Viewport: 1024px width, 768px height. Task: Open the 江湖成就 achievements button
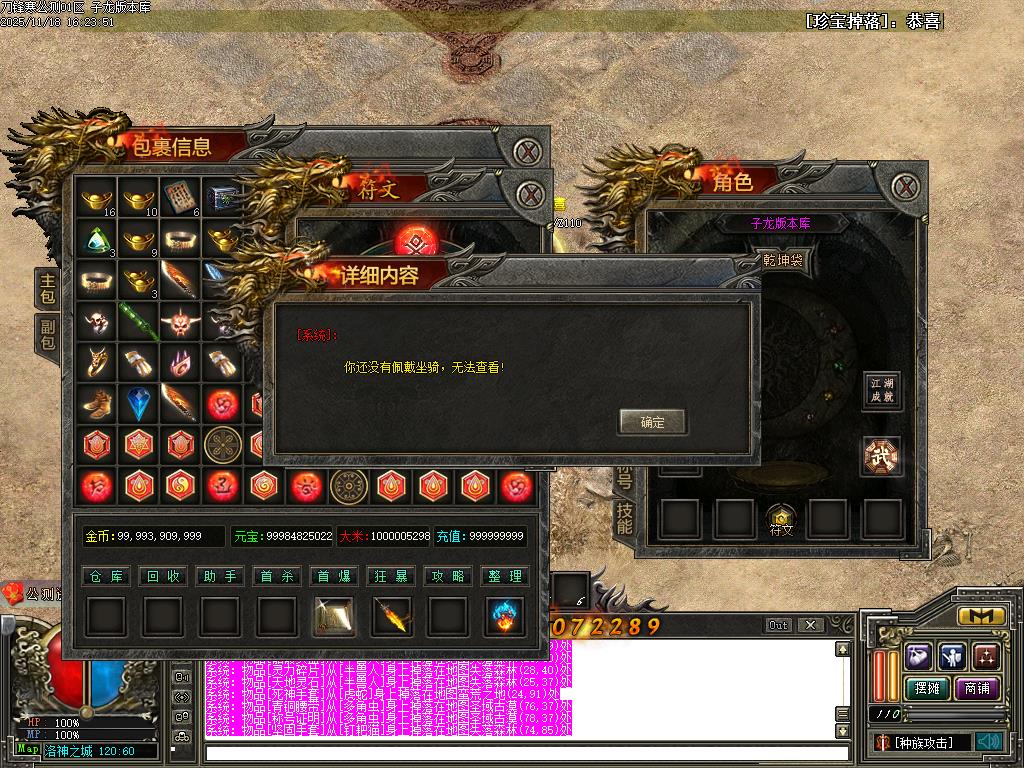881,390
